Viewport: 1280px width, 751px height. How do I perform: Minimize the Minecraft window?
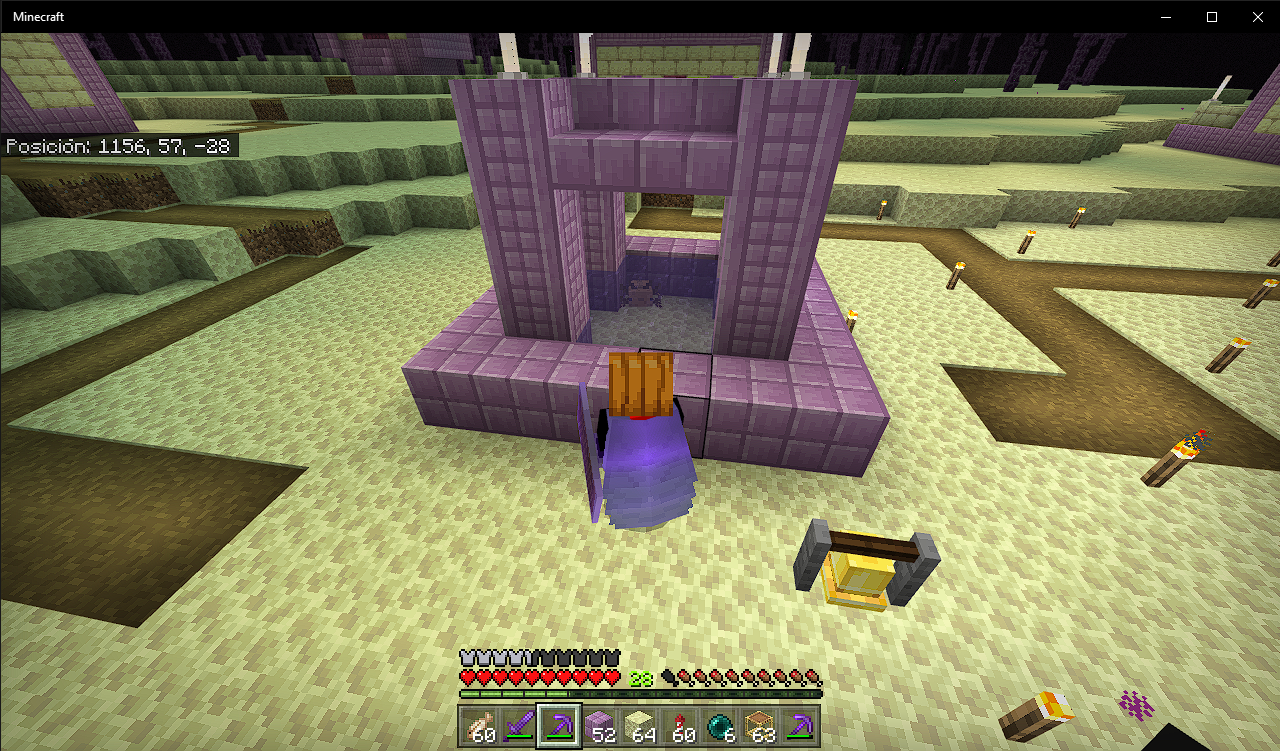pyautogui.click(x=1165, y=17)
